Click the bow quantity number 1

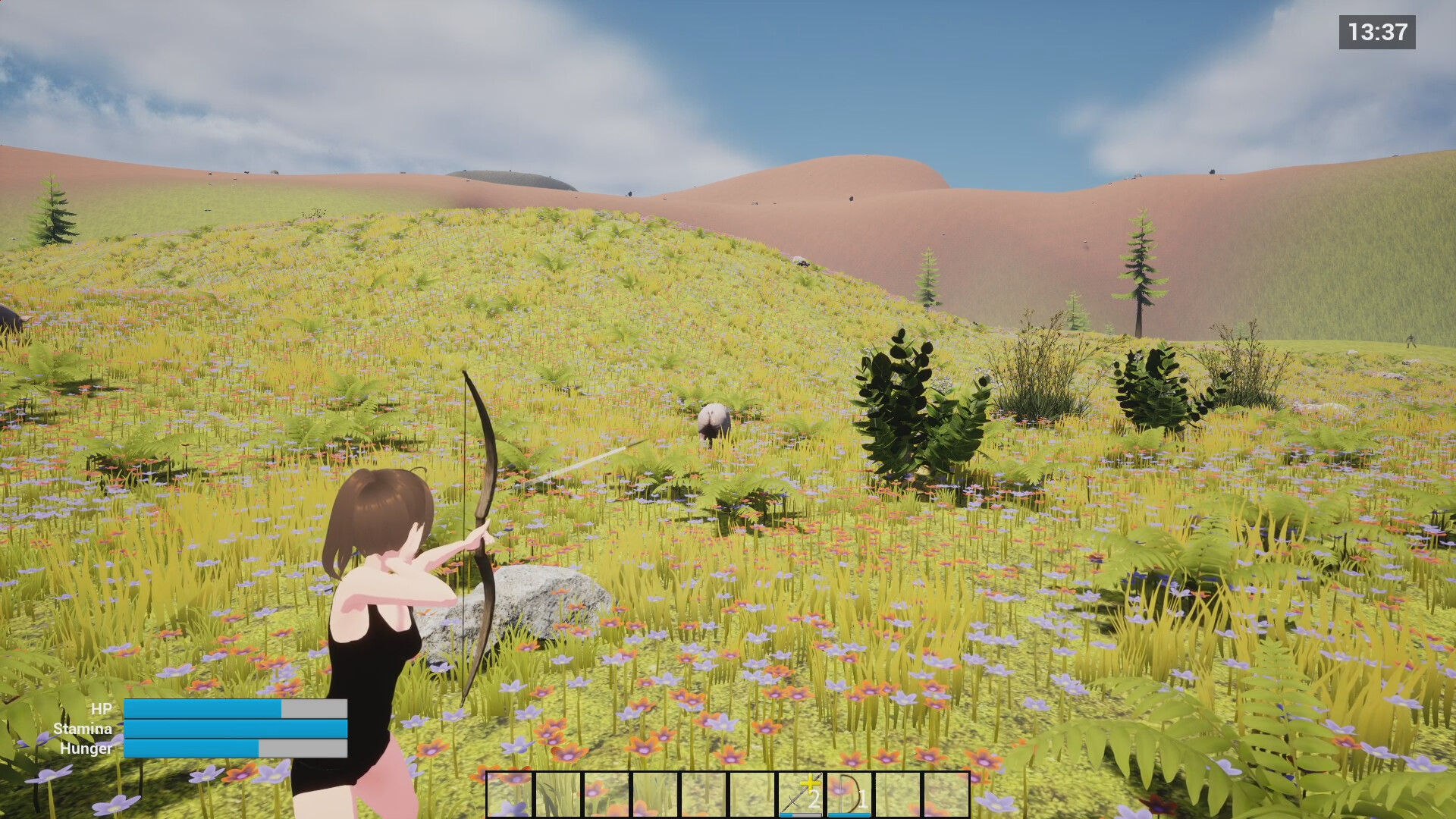pyautogui.click(x=862, y=798)
